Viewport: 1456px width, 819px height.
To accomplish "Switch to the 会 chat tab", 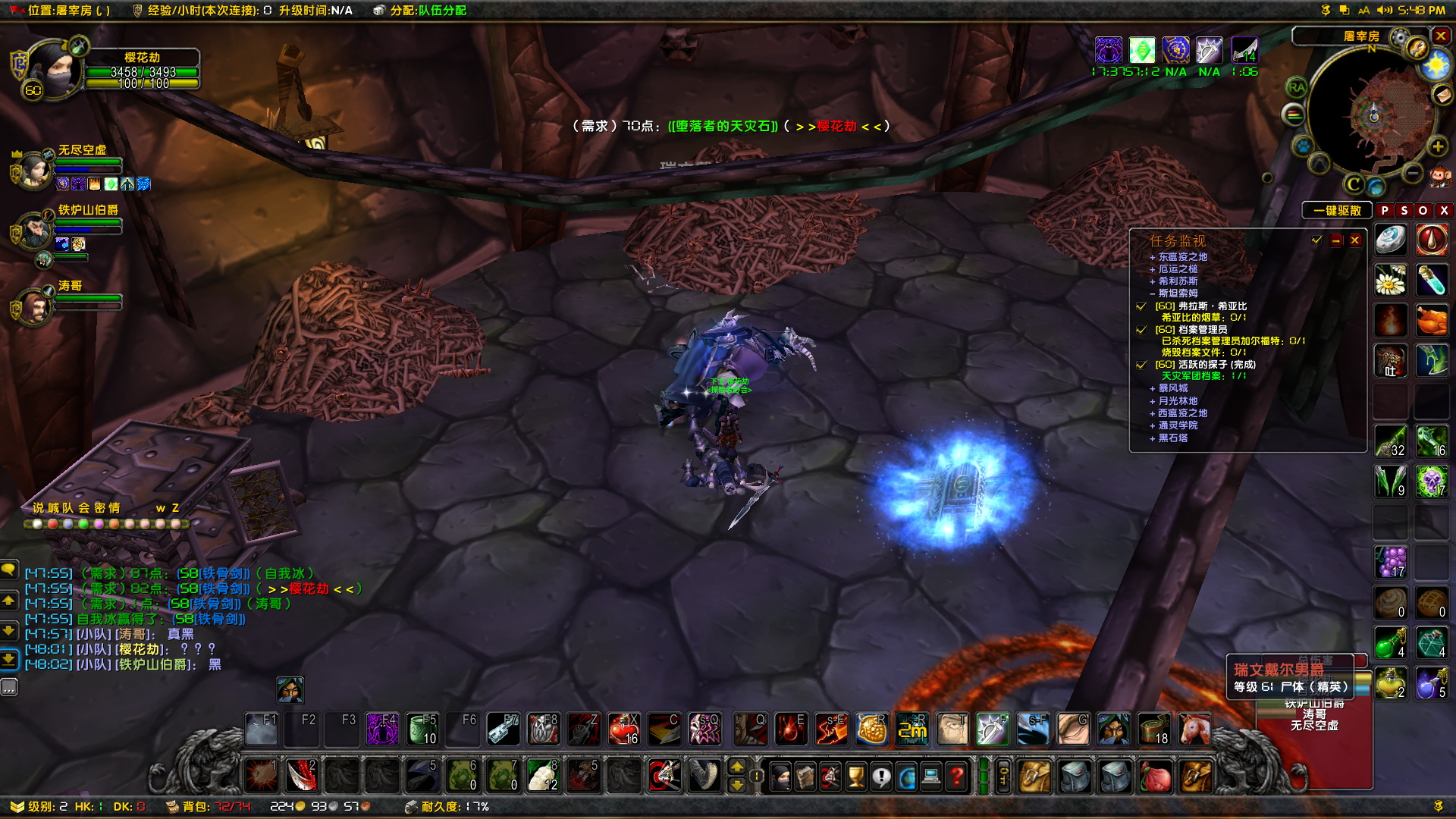I will click(83, 508).
